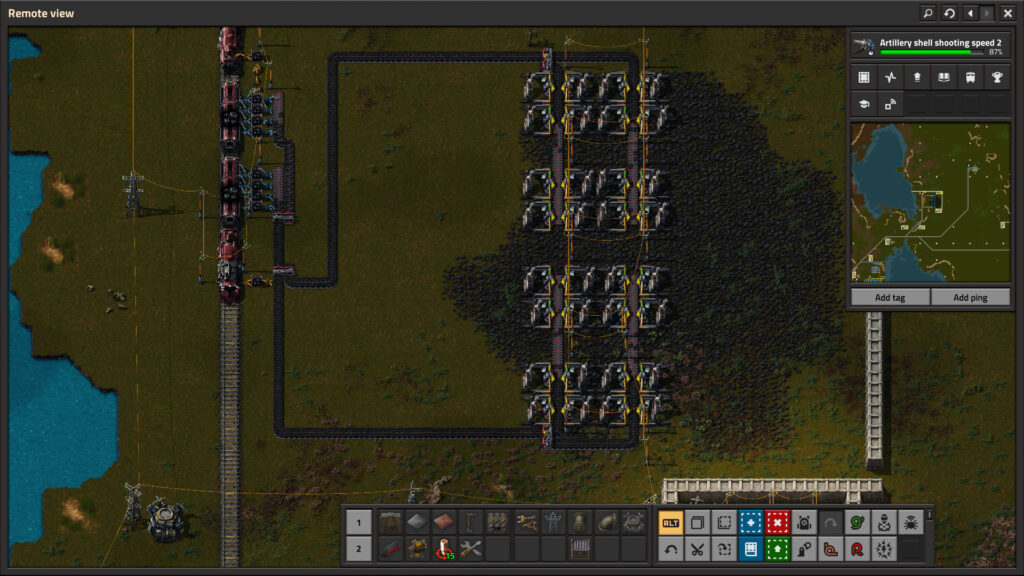Open the production statistics graph icon
The height and width of the screenshot is (576, 1024).
890,77
